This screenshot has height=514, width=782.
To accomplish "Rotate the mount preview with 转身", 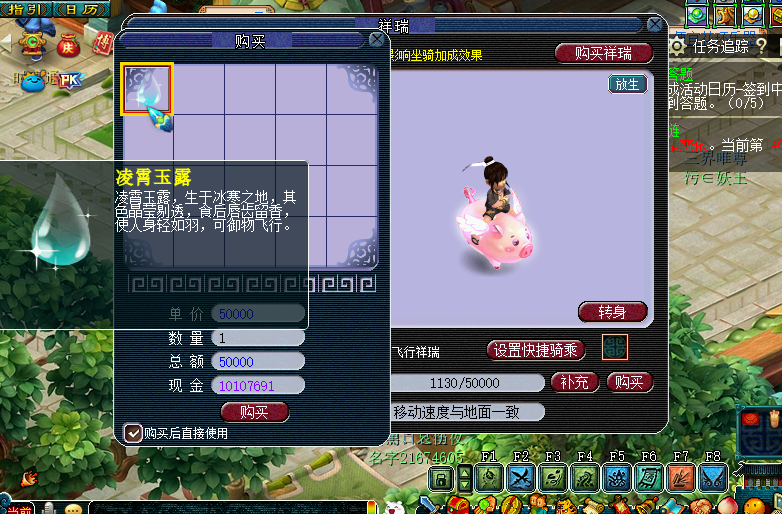I will pos(612,312).
